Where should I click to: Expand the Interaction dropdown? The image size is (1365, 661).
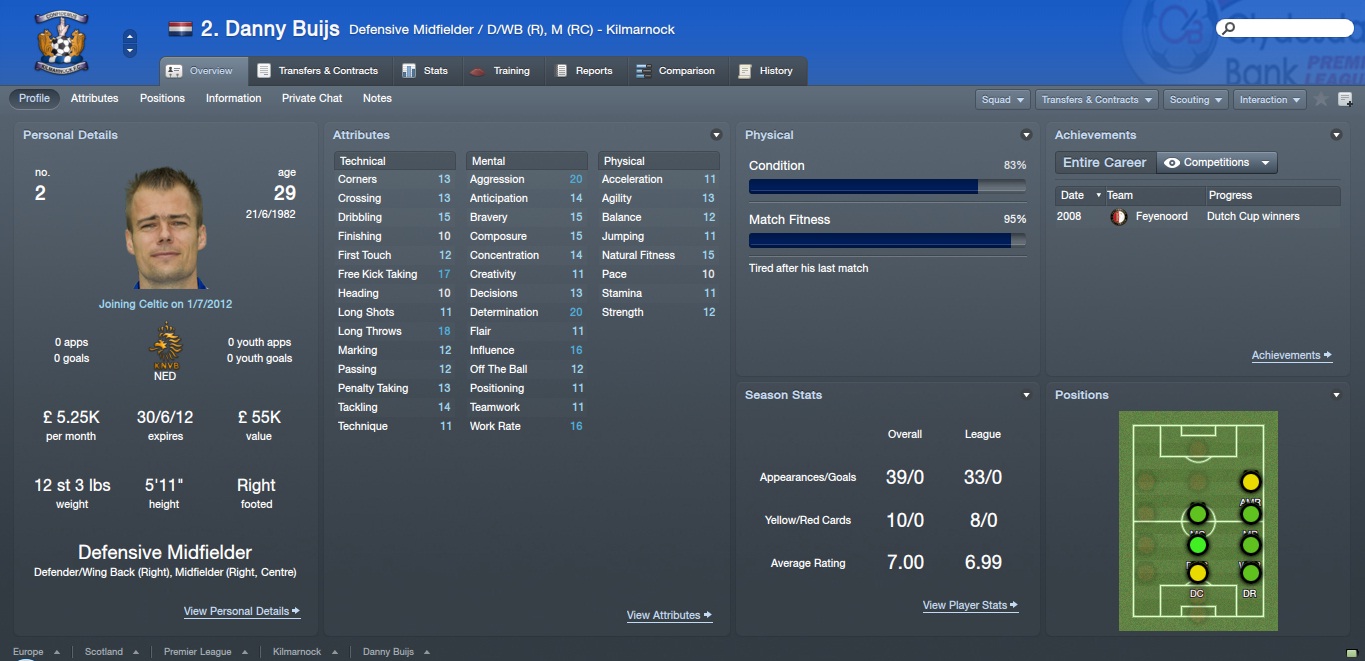click(x=1270, y=100)
